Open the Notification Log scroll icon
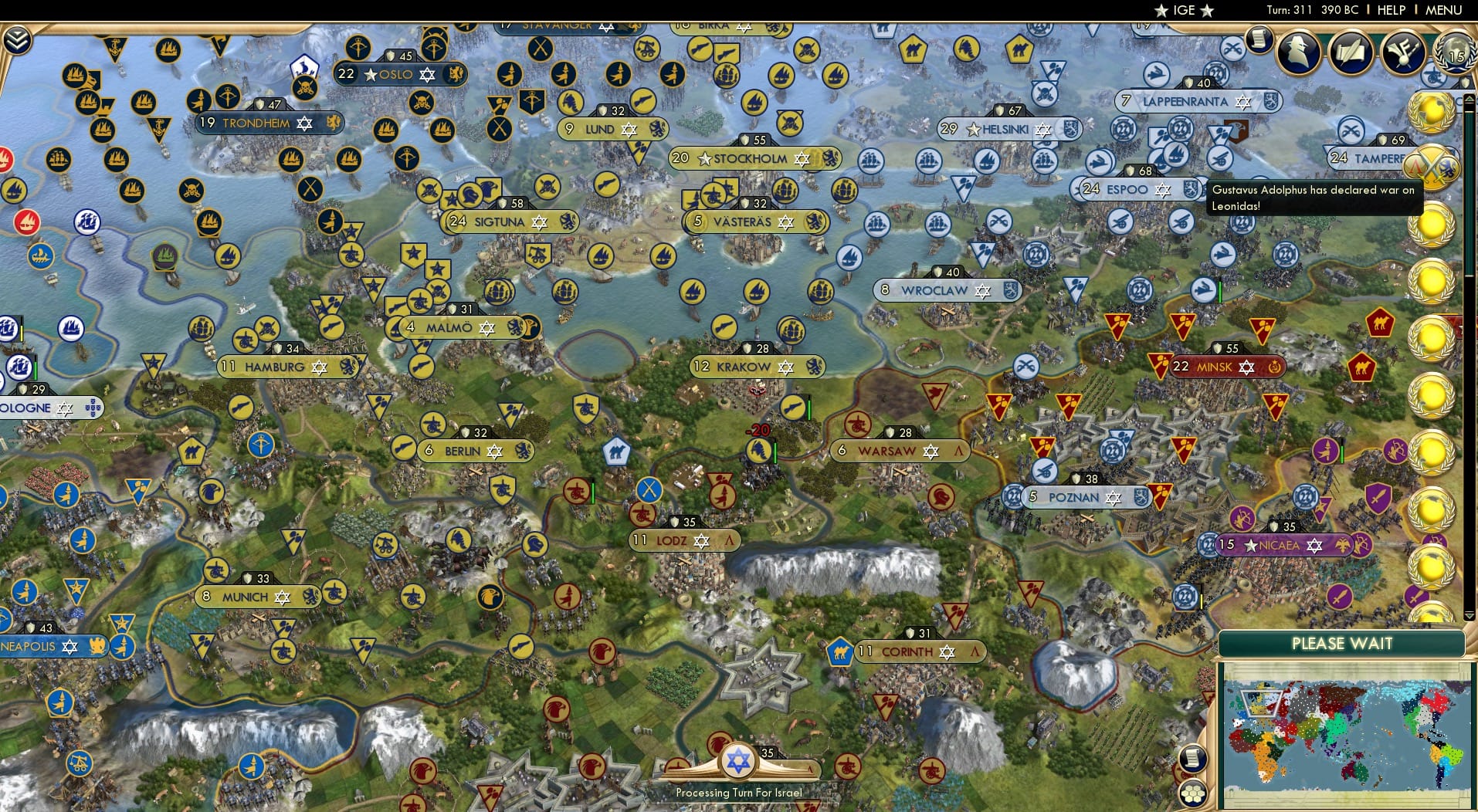This screenshot has height=812, width=1478. pyautogui.click(x=1260, y=39)
